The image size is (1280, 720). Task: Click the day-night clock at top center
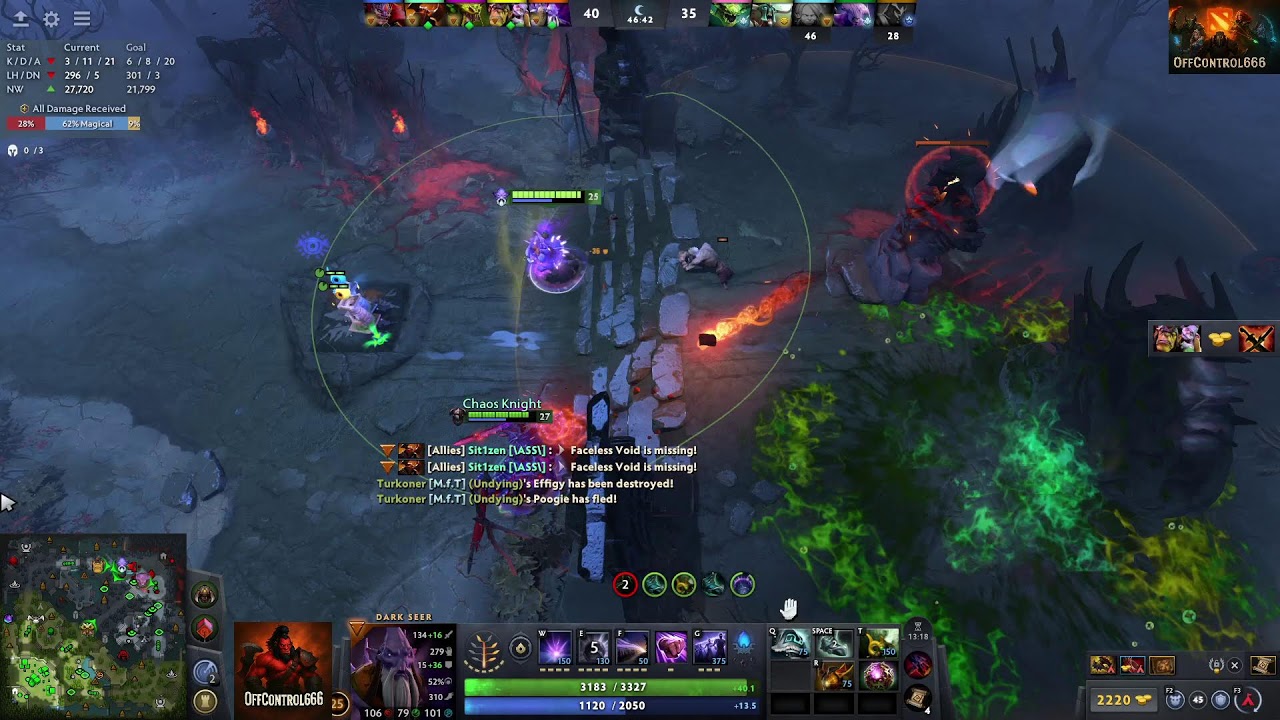pos(639,14)
